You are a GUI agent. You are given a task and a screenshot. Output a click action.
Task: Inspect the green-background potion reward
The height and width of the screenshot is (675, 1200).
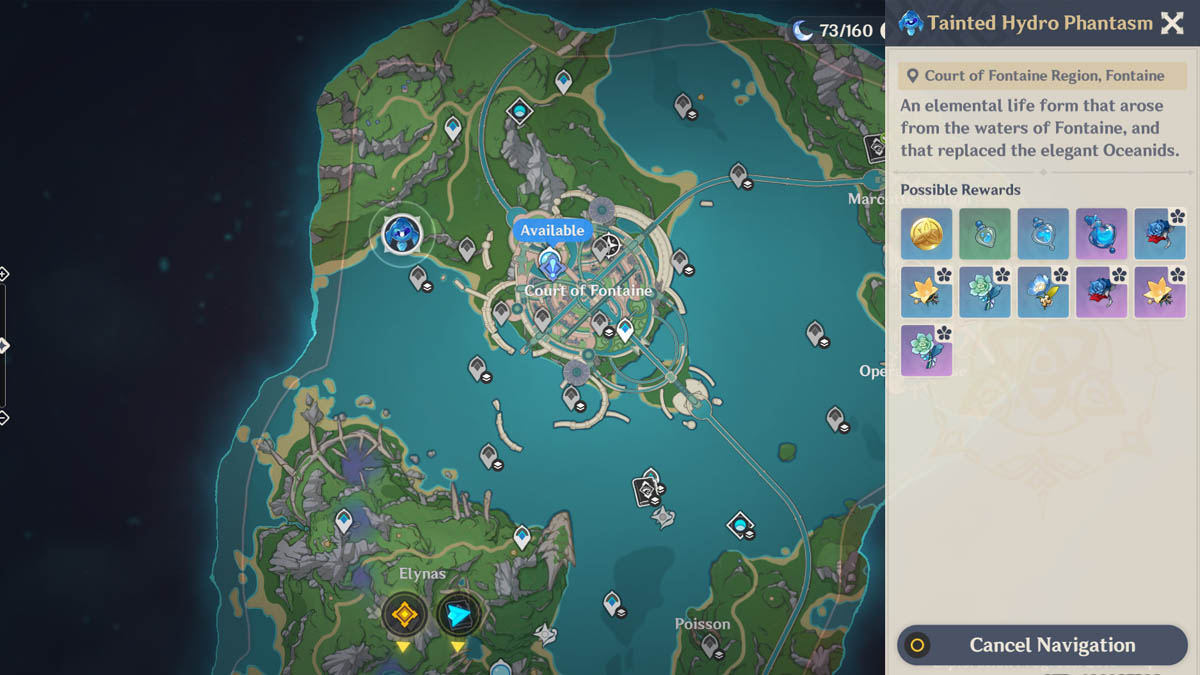tap(984, 234)
